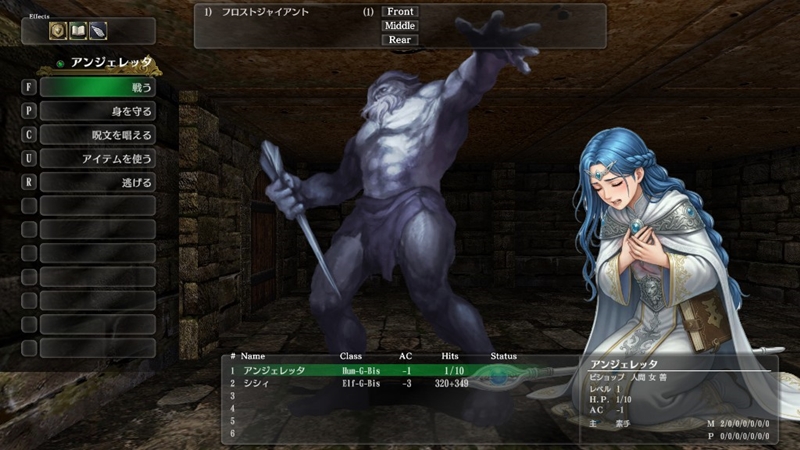Select the Rear row button
Image resolution: width=800 pixels, height=450 pixels.
pos(399,40)
